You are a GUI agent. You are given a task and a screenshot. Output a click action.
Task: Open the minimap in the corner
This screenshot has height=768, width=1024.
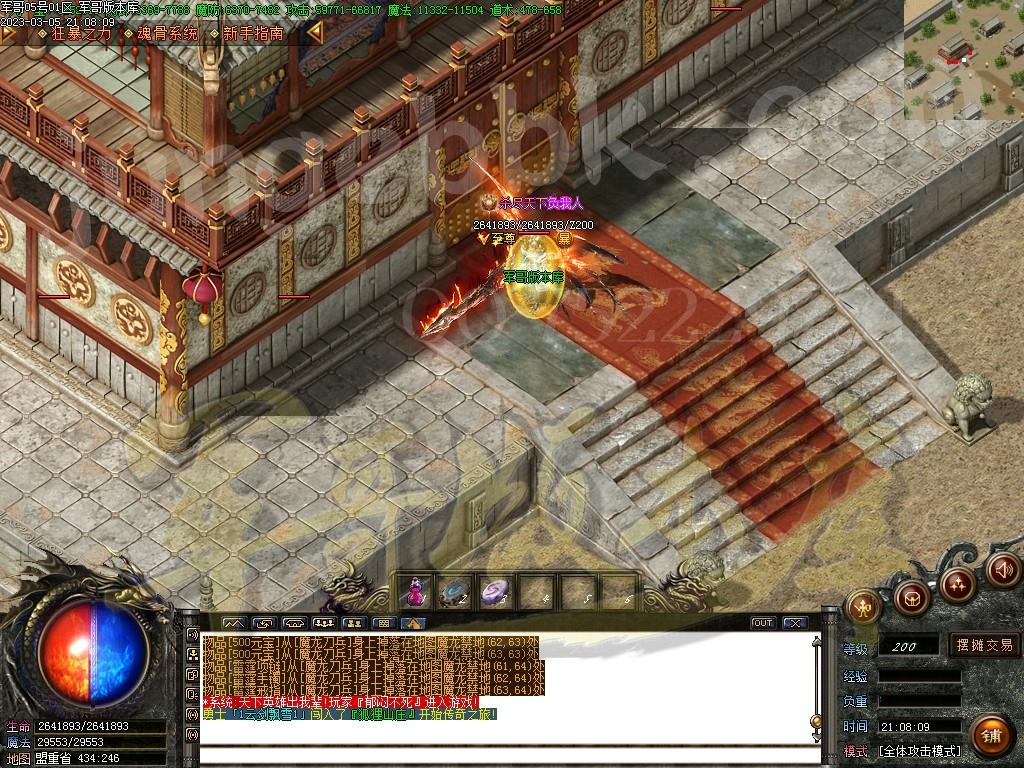(x=963, y=60)
